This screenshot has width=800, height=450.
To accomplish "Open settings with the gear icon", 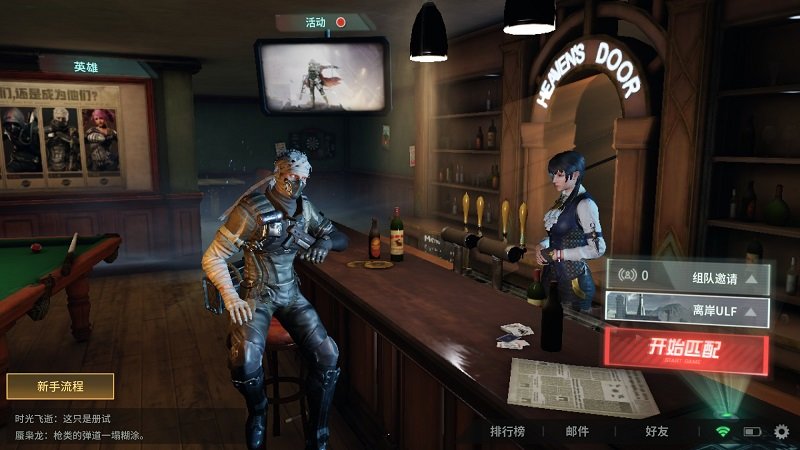I will 781,432.
